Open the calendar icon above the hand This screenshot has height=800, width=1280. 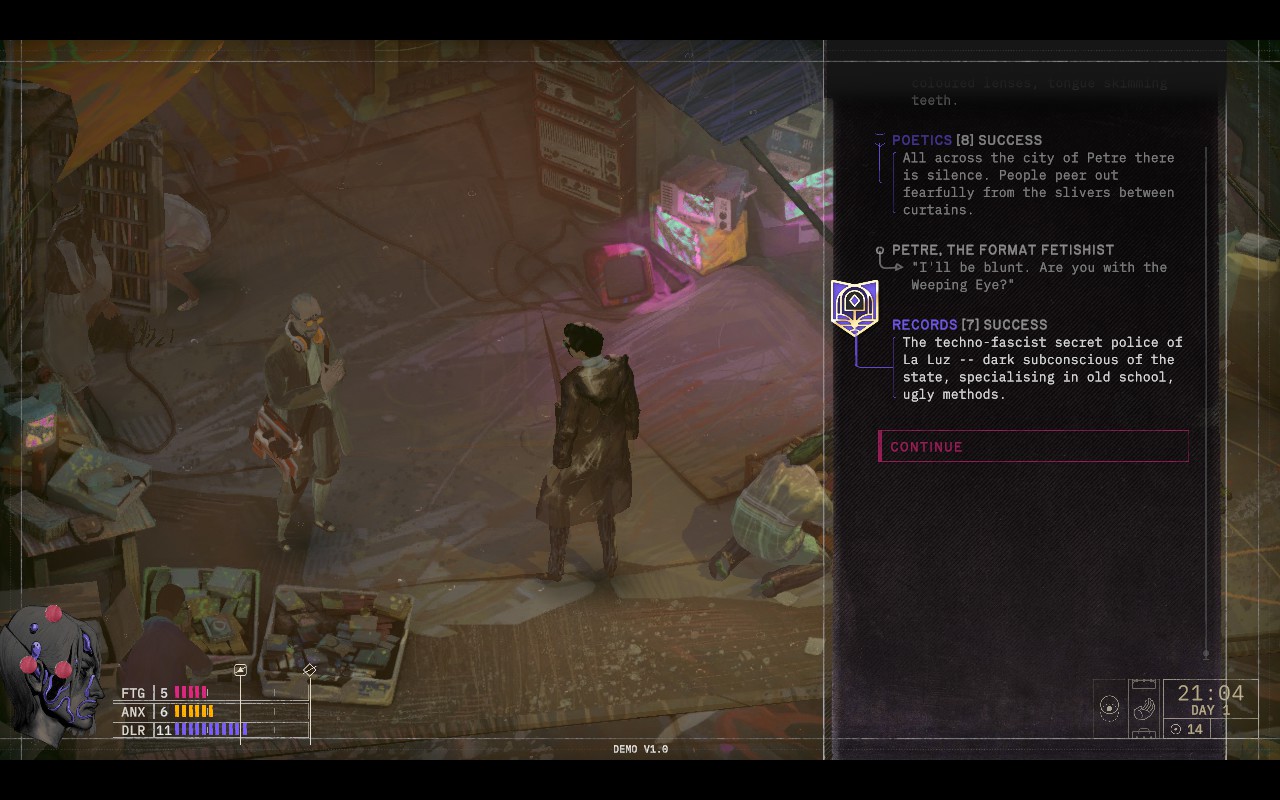pyautogui.click(x=1144, y=685)
